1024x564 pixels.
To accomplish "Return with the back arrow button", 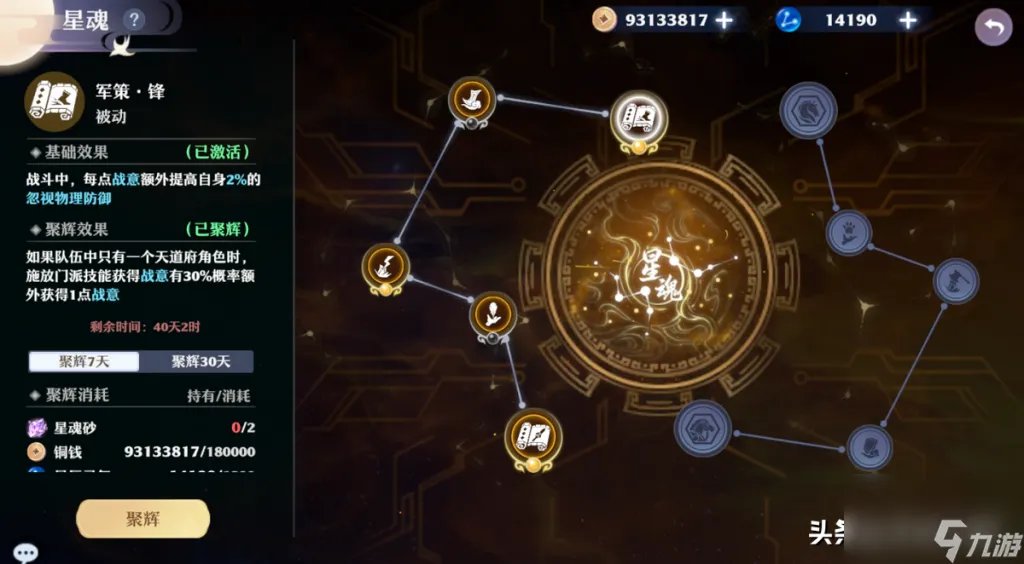I will point(992,27).
